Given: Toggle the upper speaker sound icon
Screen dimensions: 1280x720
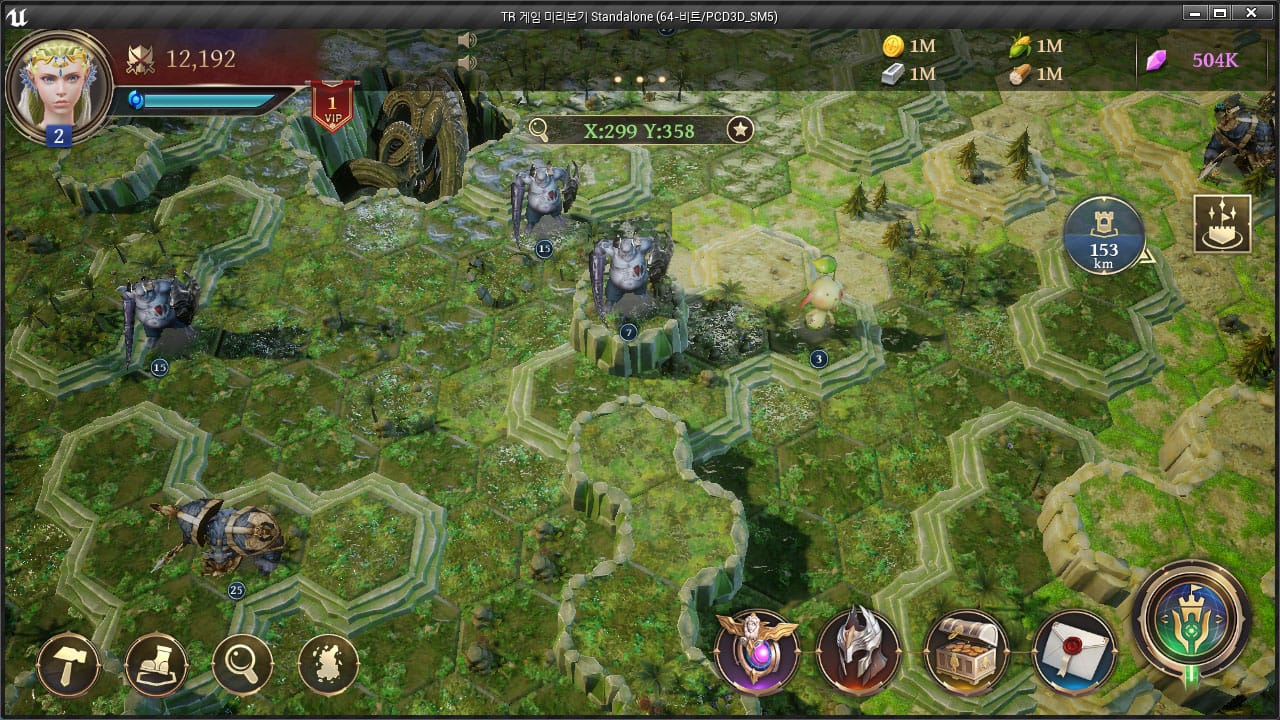Looking at the screenshot, I should 466,40.
